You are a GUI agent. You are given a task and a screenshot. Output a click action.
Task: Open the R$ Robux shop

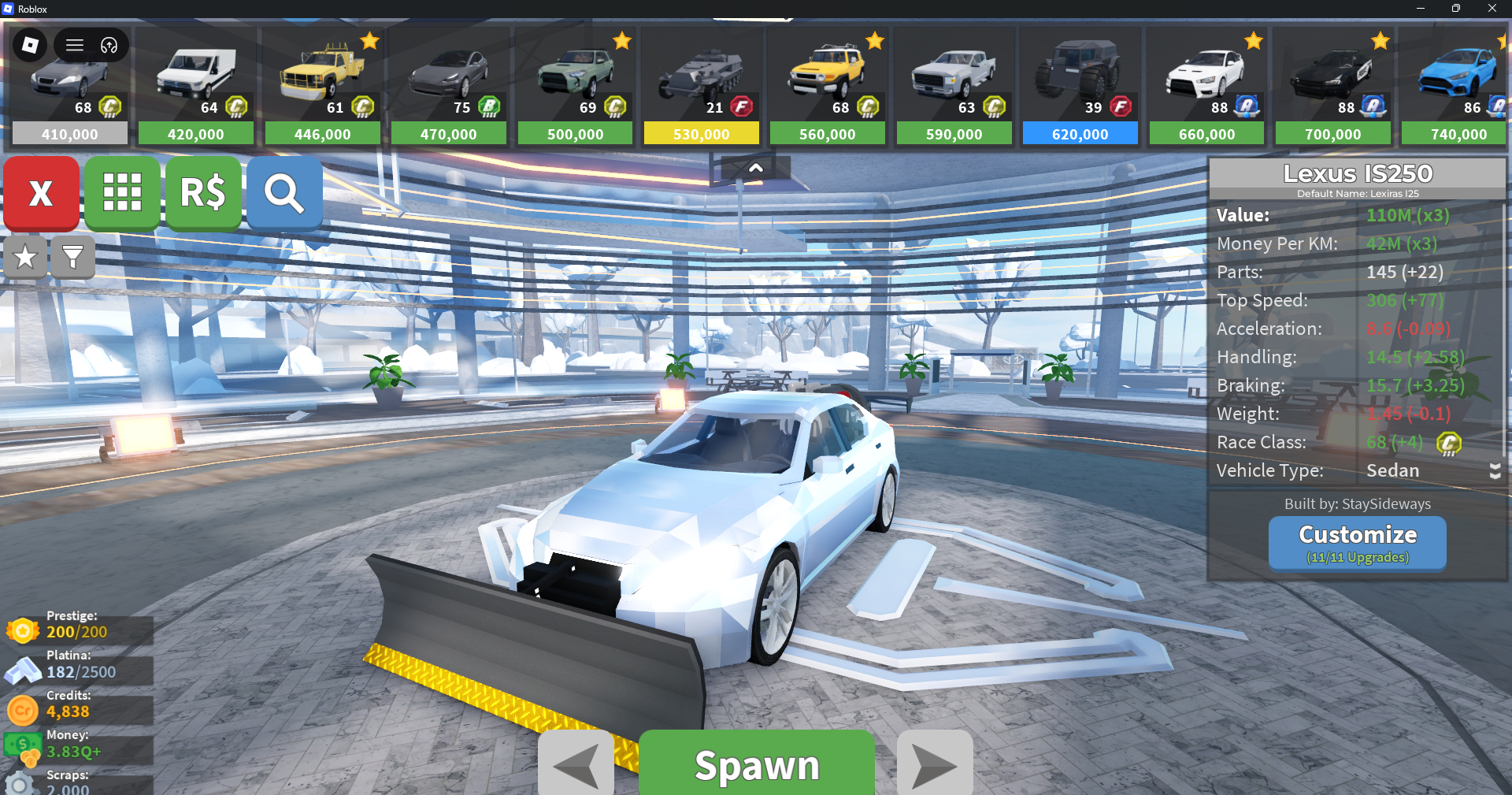pos(203,193)
